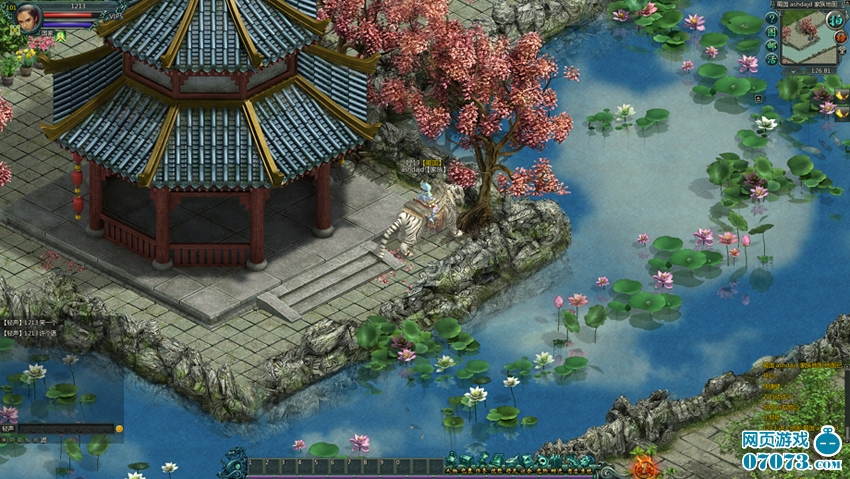Open the 活 activity button beside the minimap
The height and width of the screenshot is (479, 850).
(x=771, y=60)
